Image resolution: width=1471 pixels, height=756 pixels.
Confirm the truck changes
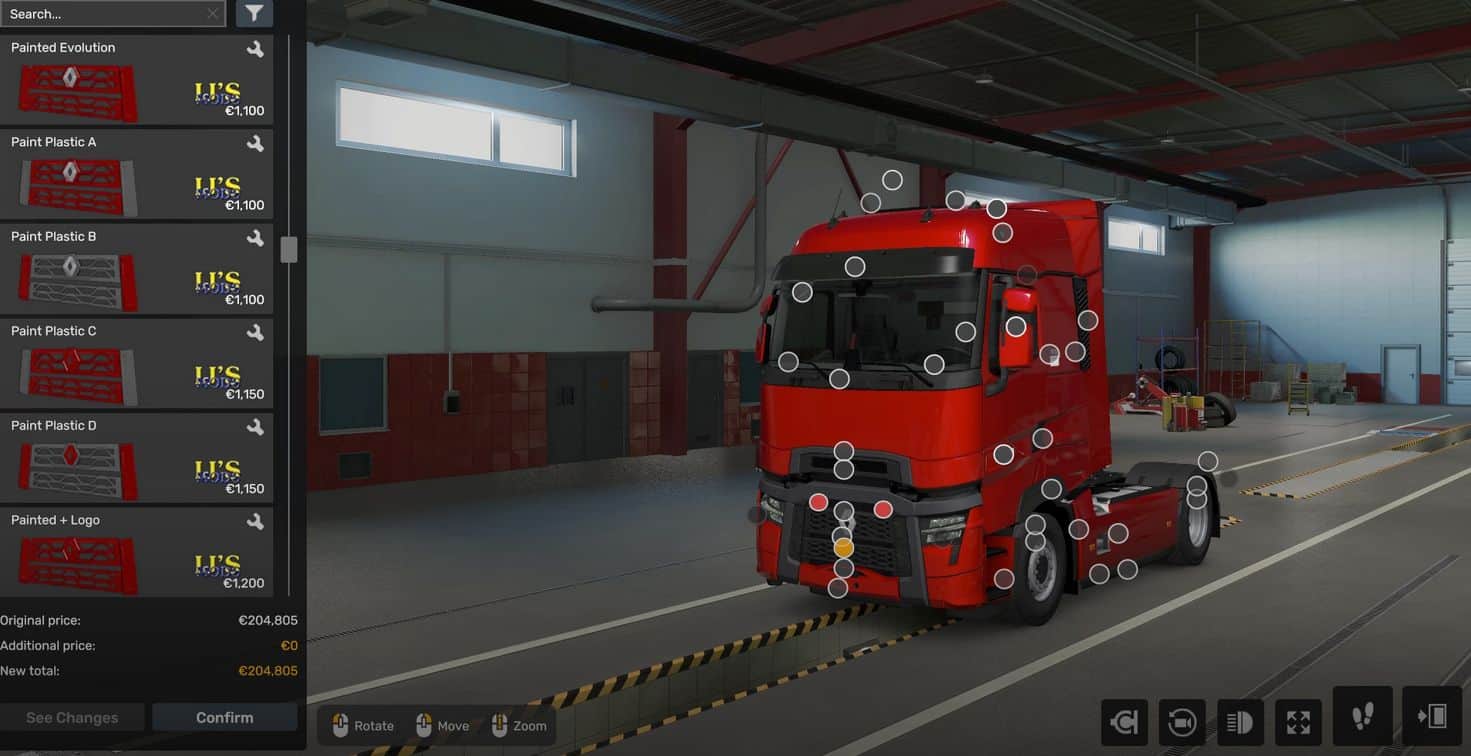pos(224,717)
